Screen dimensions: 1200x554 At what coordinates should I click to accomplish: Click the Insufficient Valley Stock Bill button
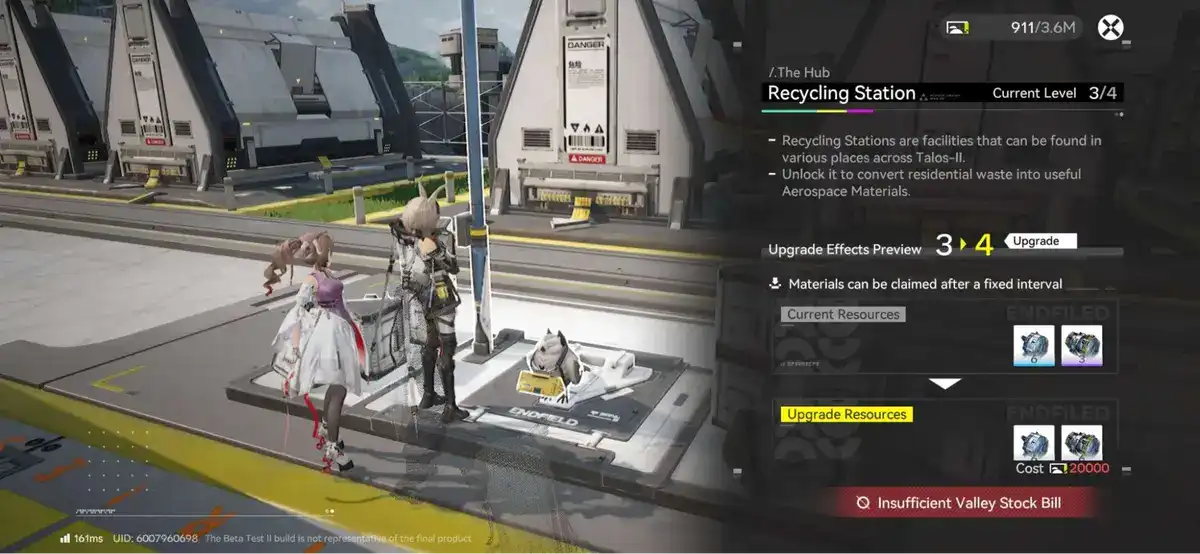pos(957,503)
